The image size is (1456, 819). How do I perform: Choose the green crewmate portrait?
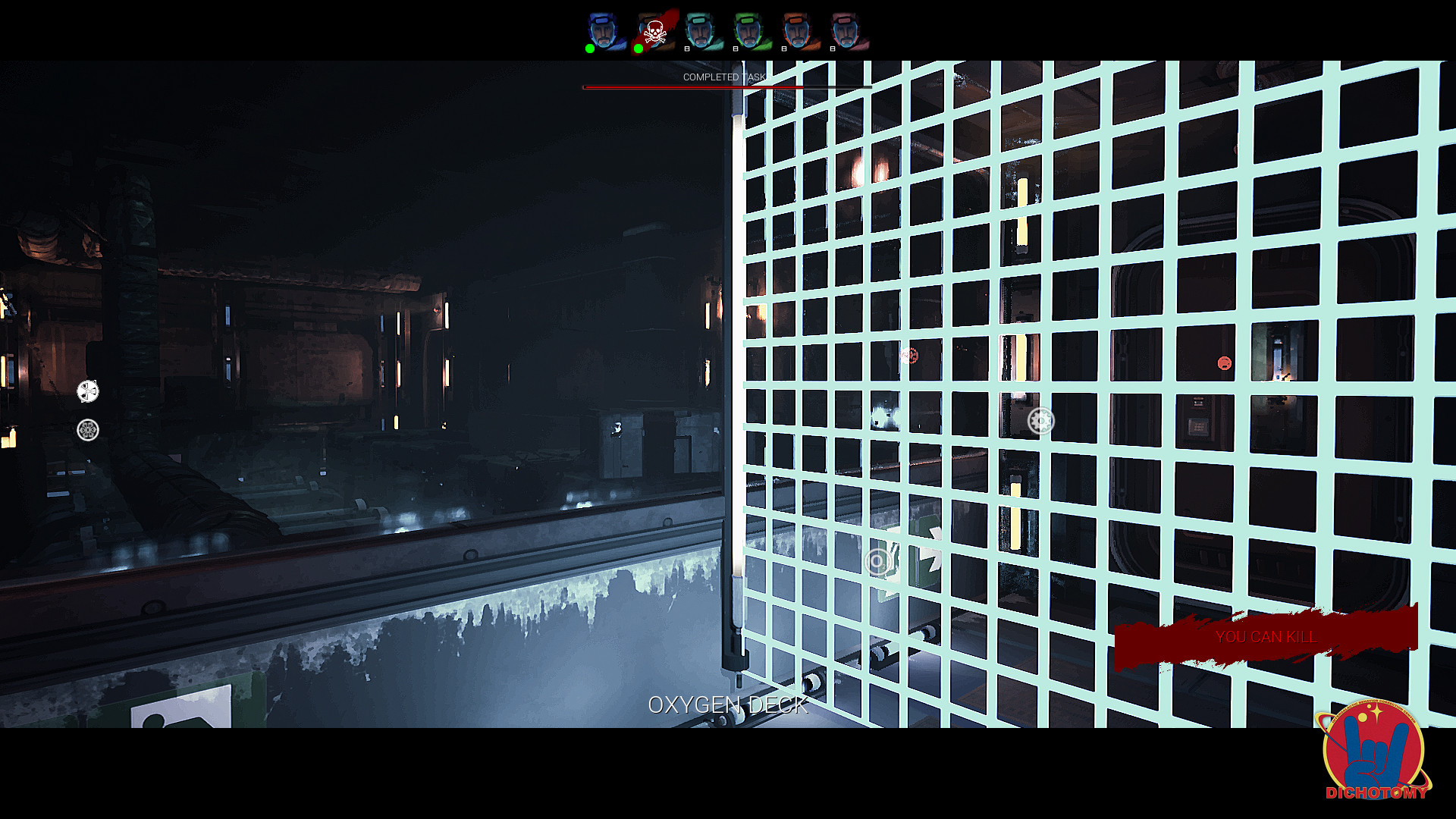[x=748, y=32]
